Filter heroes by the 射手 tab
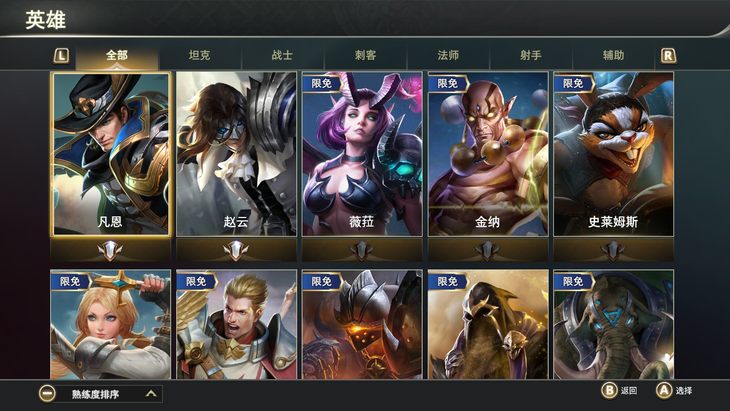This screenshot has width=730, height=411. pos(531,55)
